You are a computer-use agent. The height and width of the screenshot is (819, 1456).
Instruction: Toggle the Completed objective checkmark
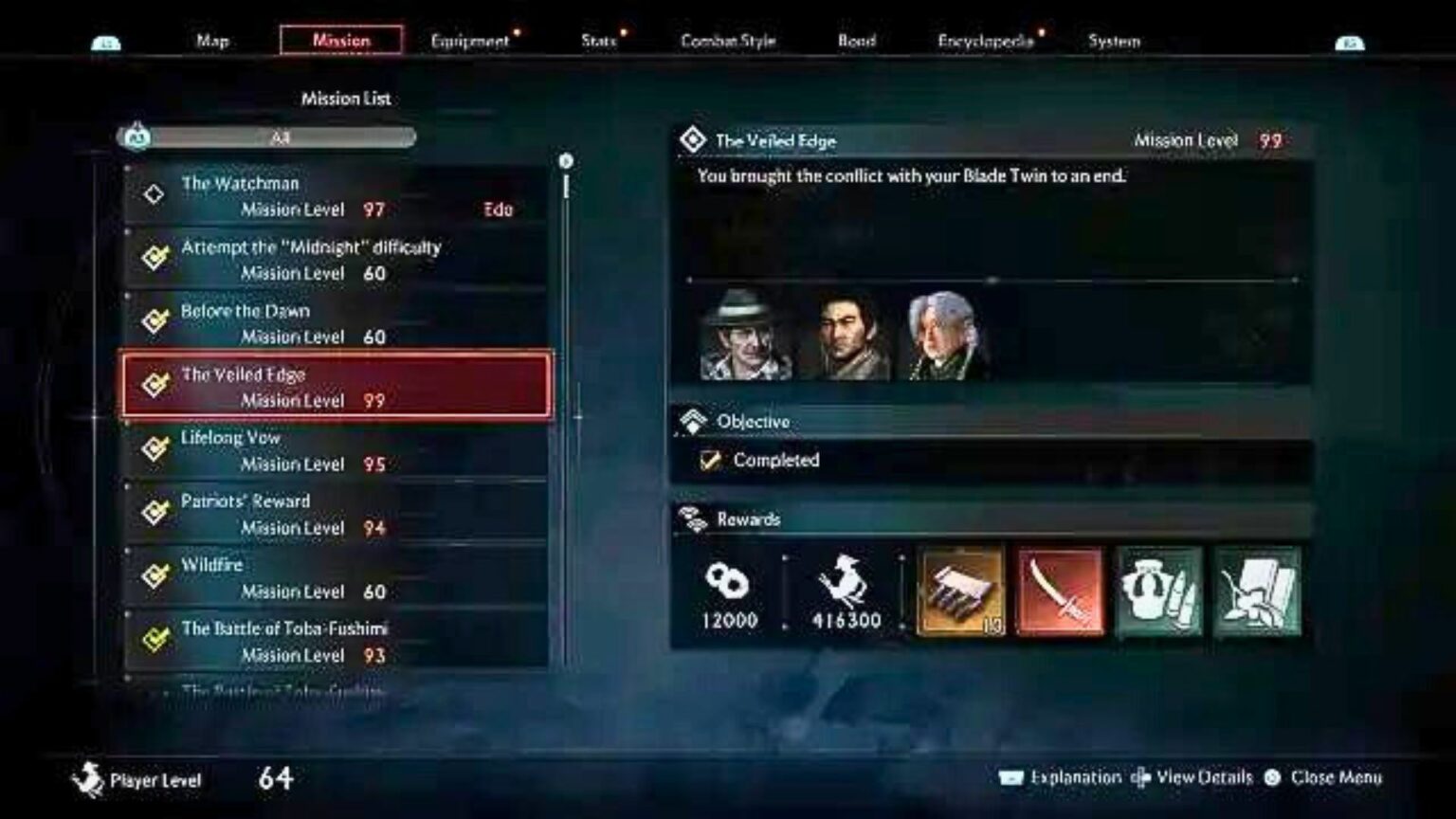pyautogui.click(x=710, y=460)
